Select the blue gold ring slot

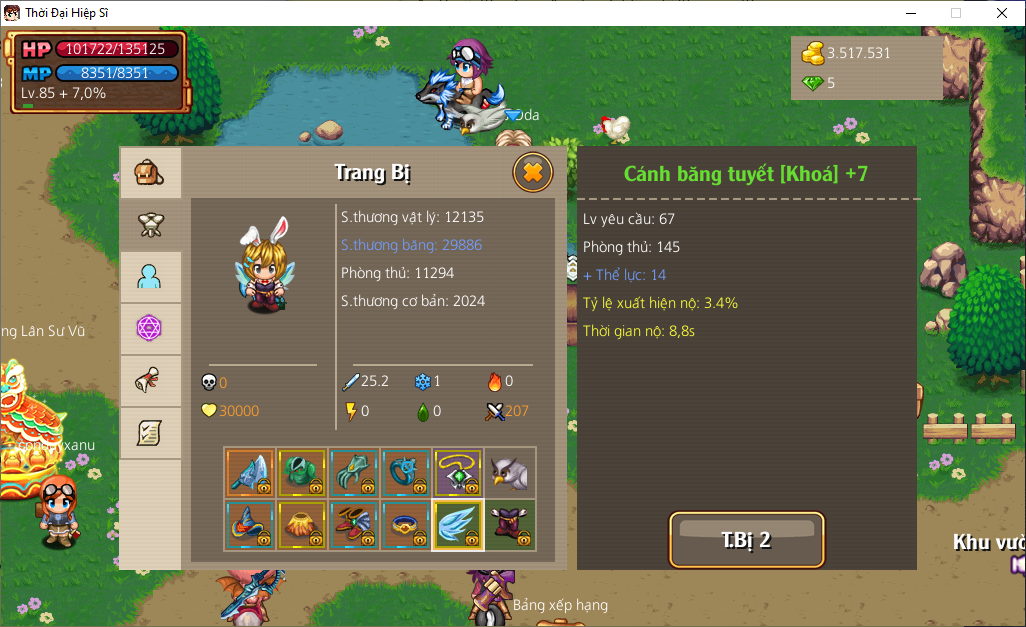(406, 525)
